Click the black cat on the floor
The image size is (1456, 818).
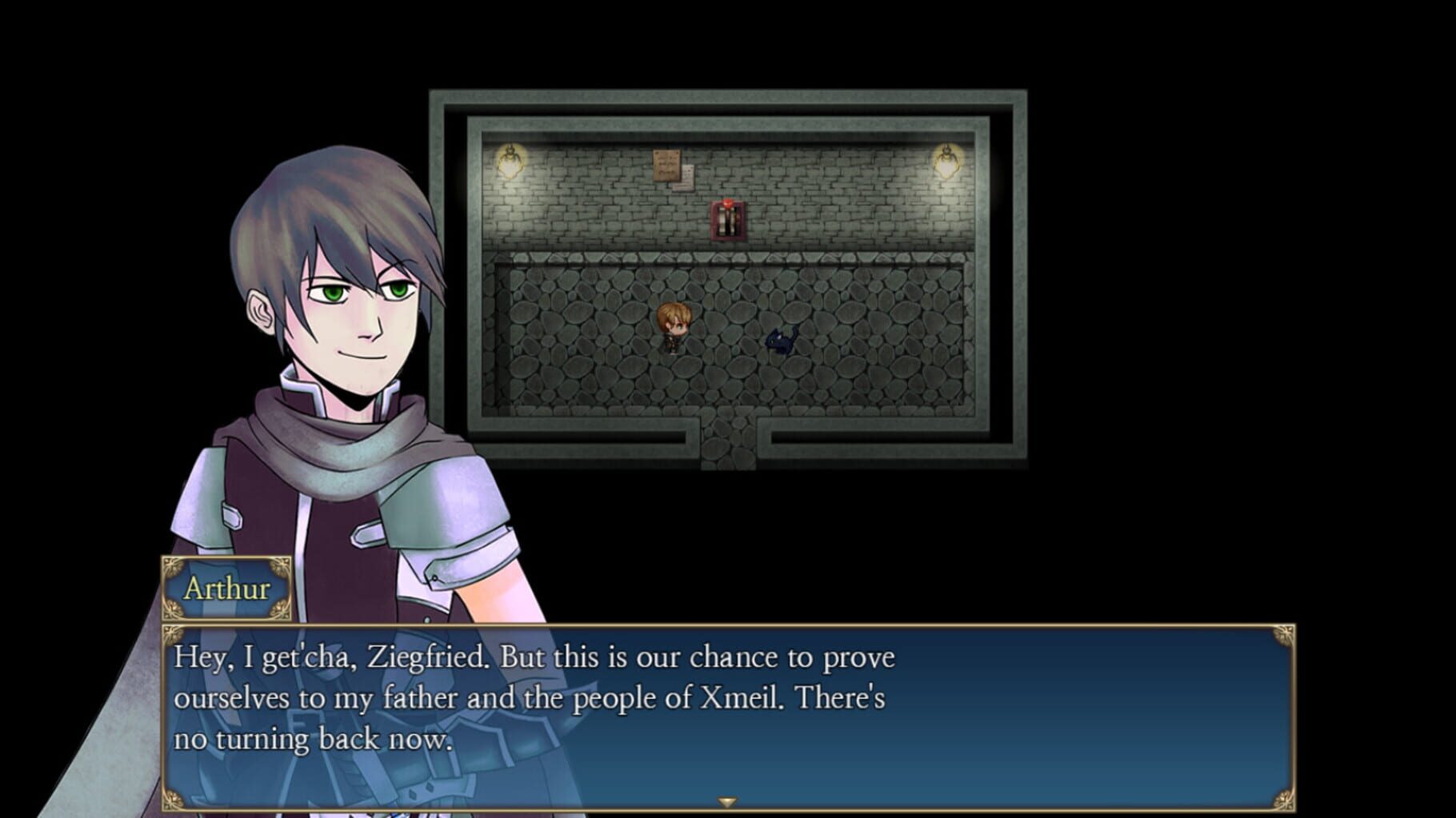click(780, 340)
